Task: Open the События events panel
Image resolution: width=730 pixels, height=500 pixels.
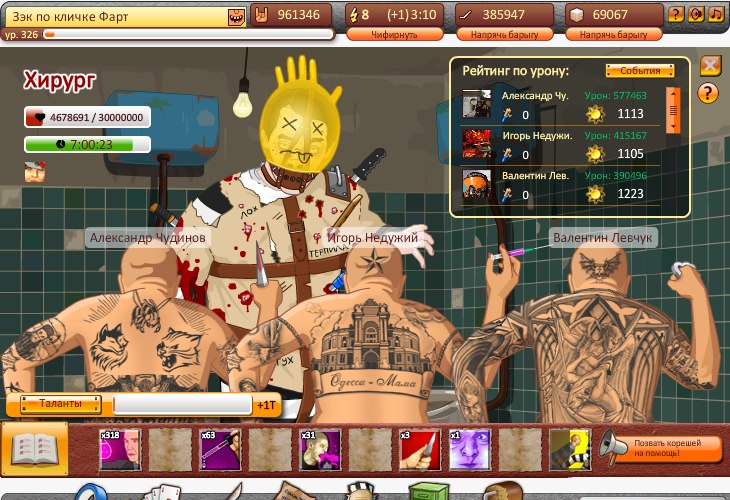Action: point(639,71)
